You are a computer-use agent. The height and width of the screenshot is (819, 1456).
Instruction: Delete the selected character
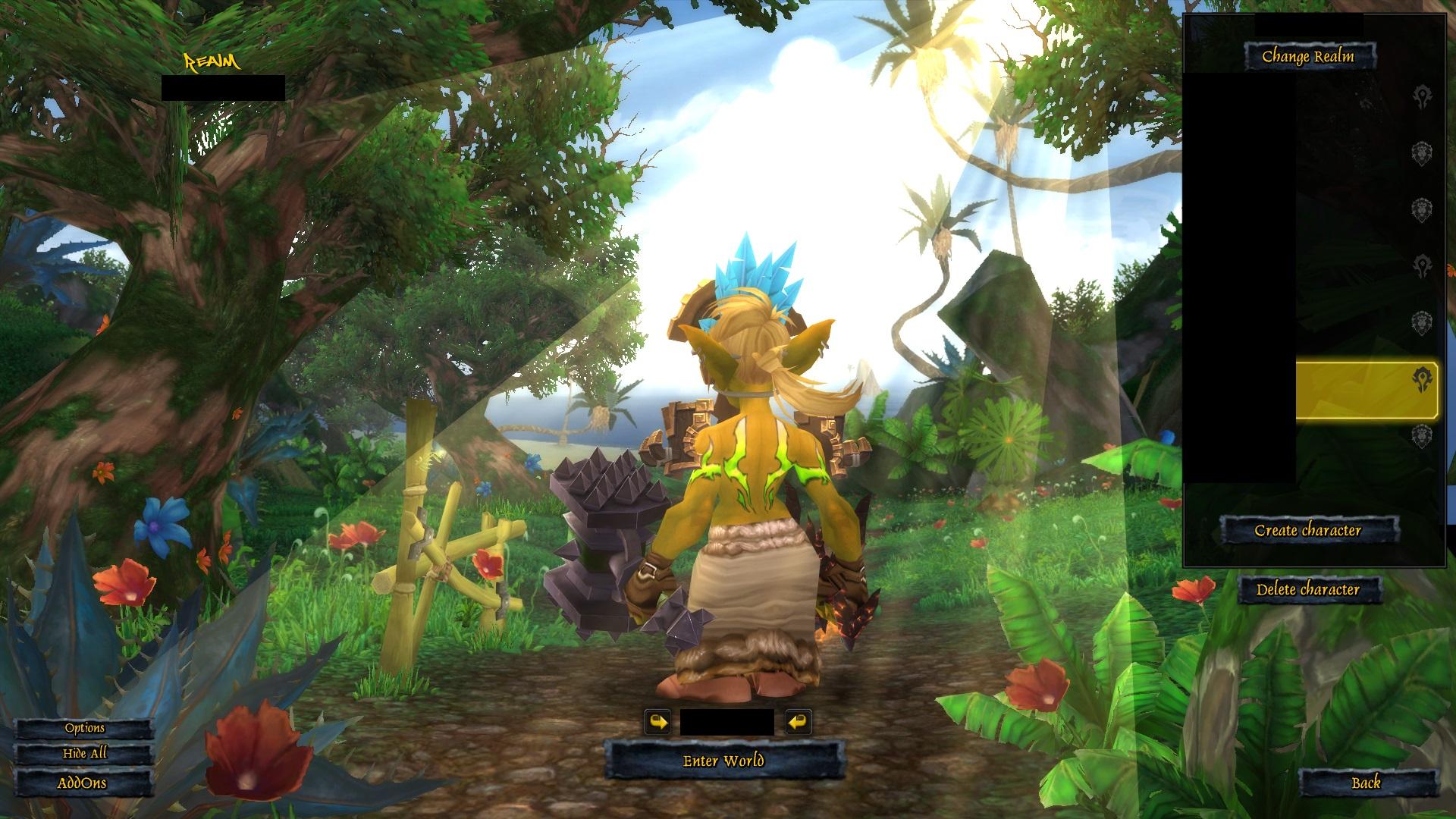[1308, 589]
